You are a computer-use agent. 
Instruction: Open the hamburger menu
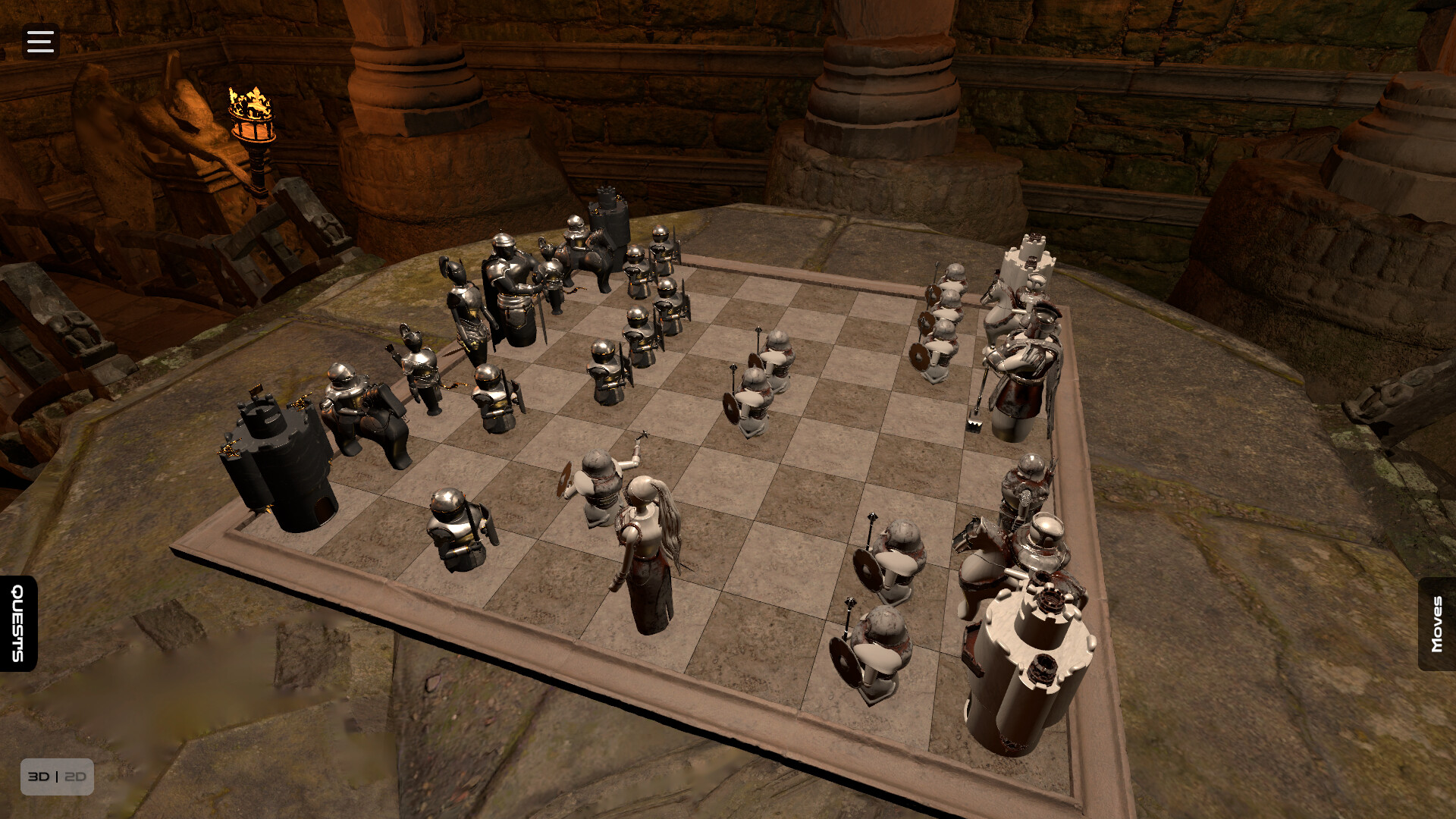(39, 42)
